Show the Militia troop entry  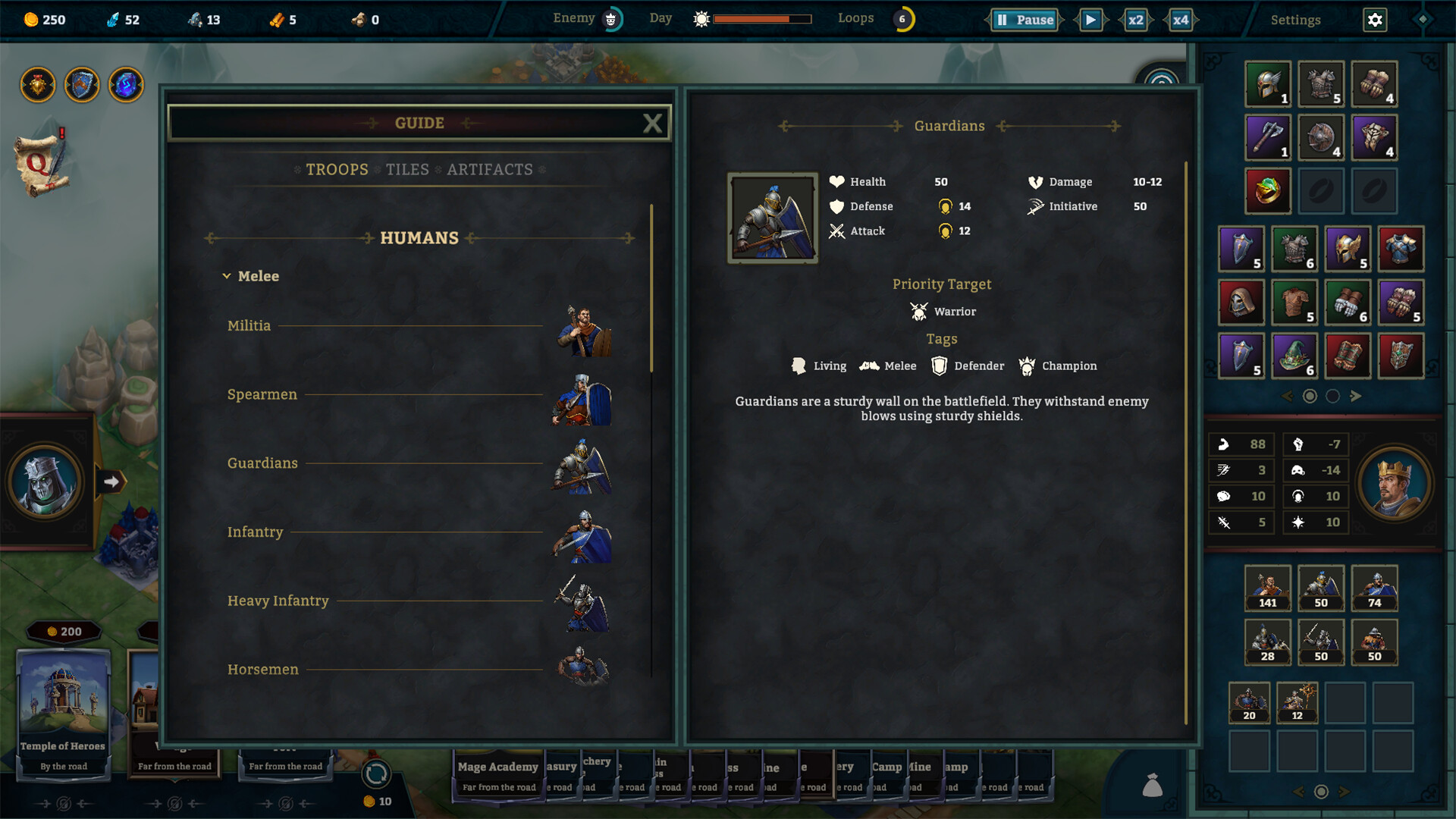[x=249, y=326]
